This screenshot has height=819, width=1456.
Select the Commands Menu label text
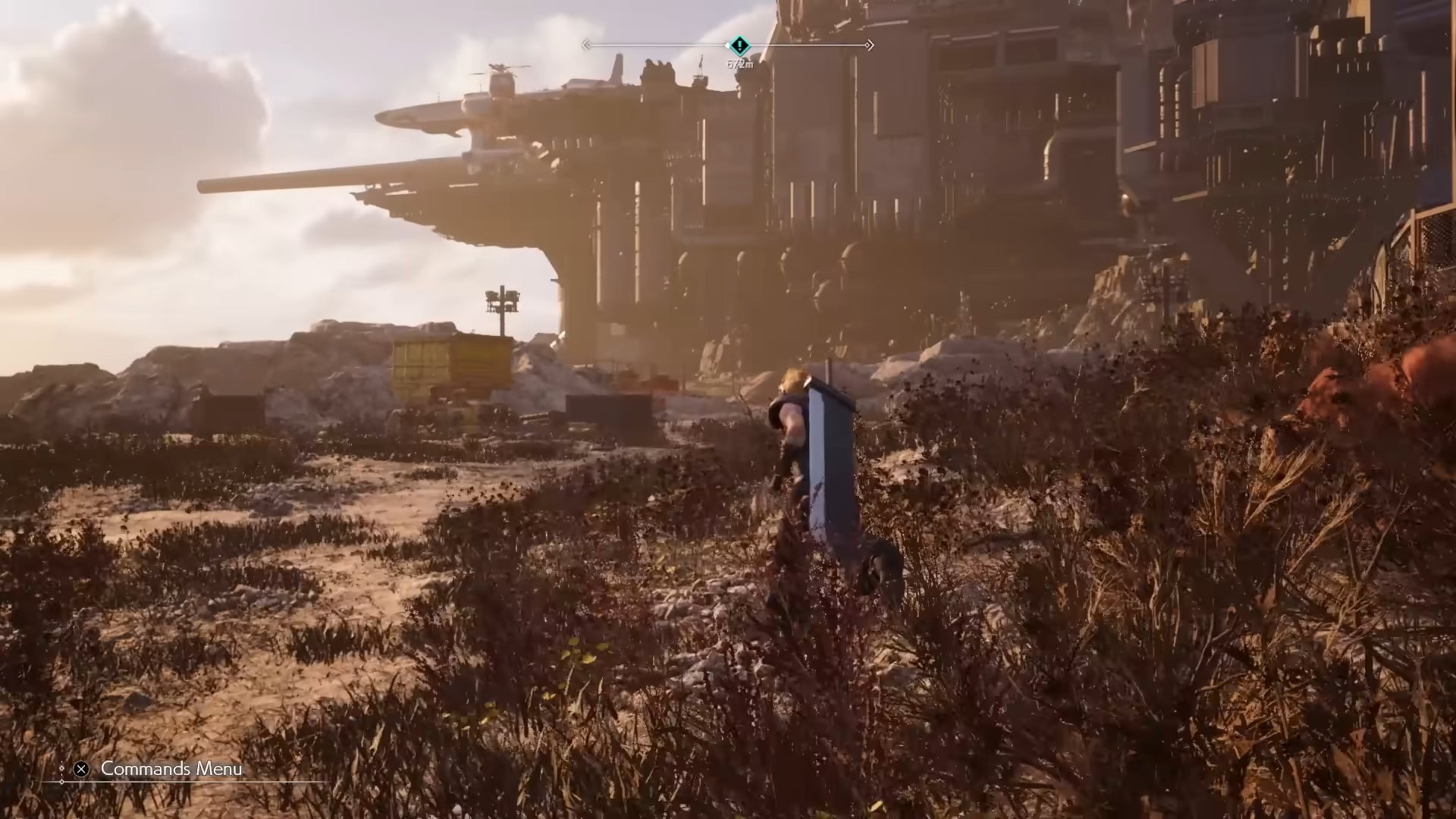171,769
